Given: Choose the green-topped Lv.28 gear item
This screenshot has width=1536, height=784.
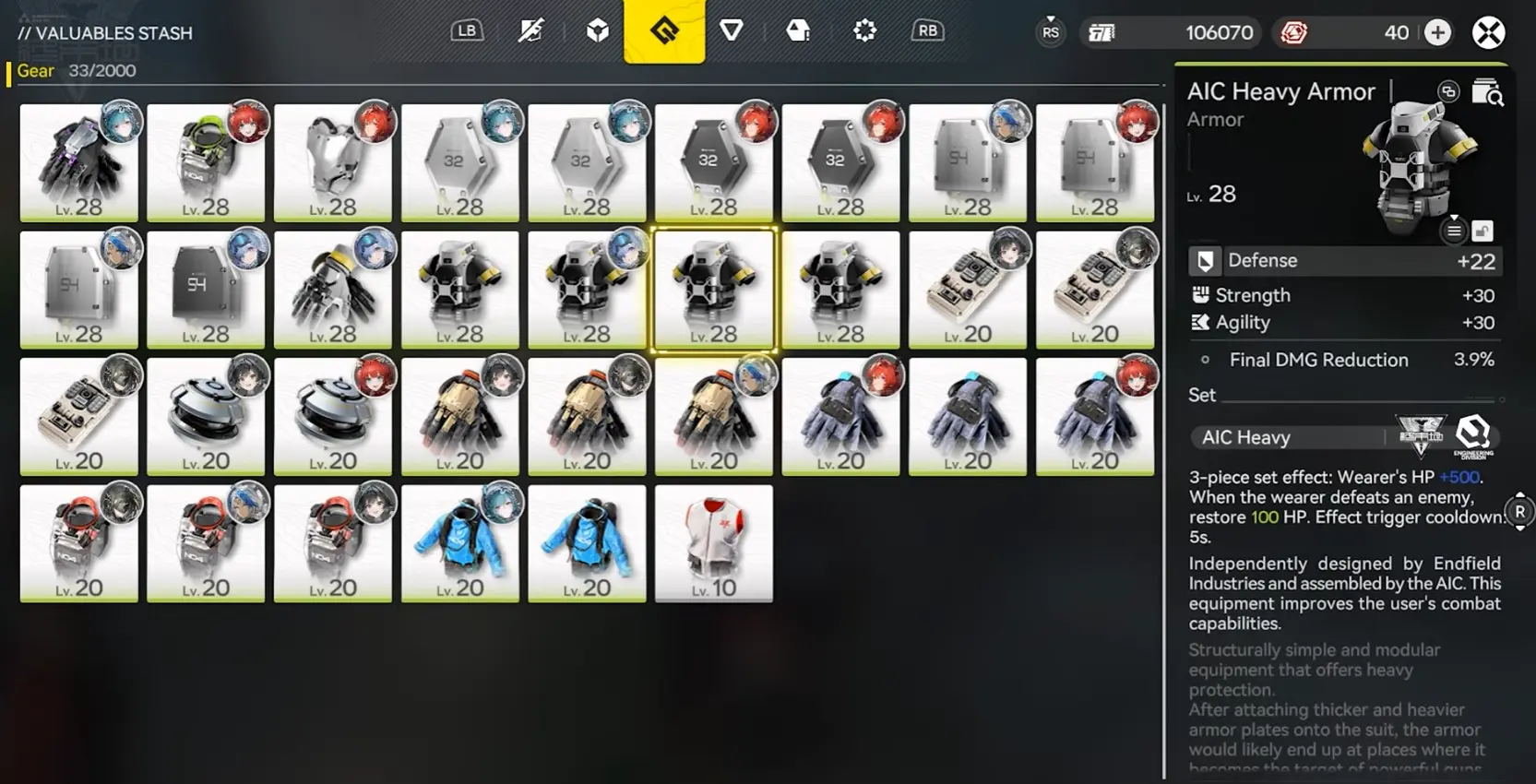Looking at the screenshot, I should (206, 162).
